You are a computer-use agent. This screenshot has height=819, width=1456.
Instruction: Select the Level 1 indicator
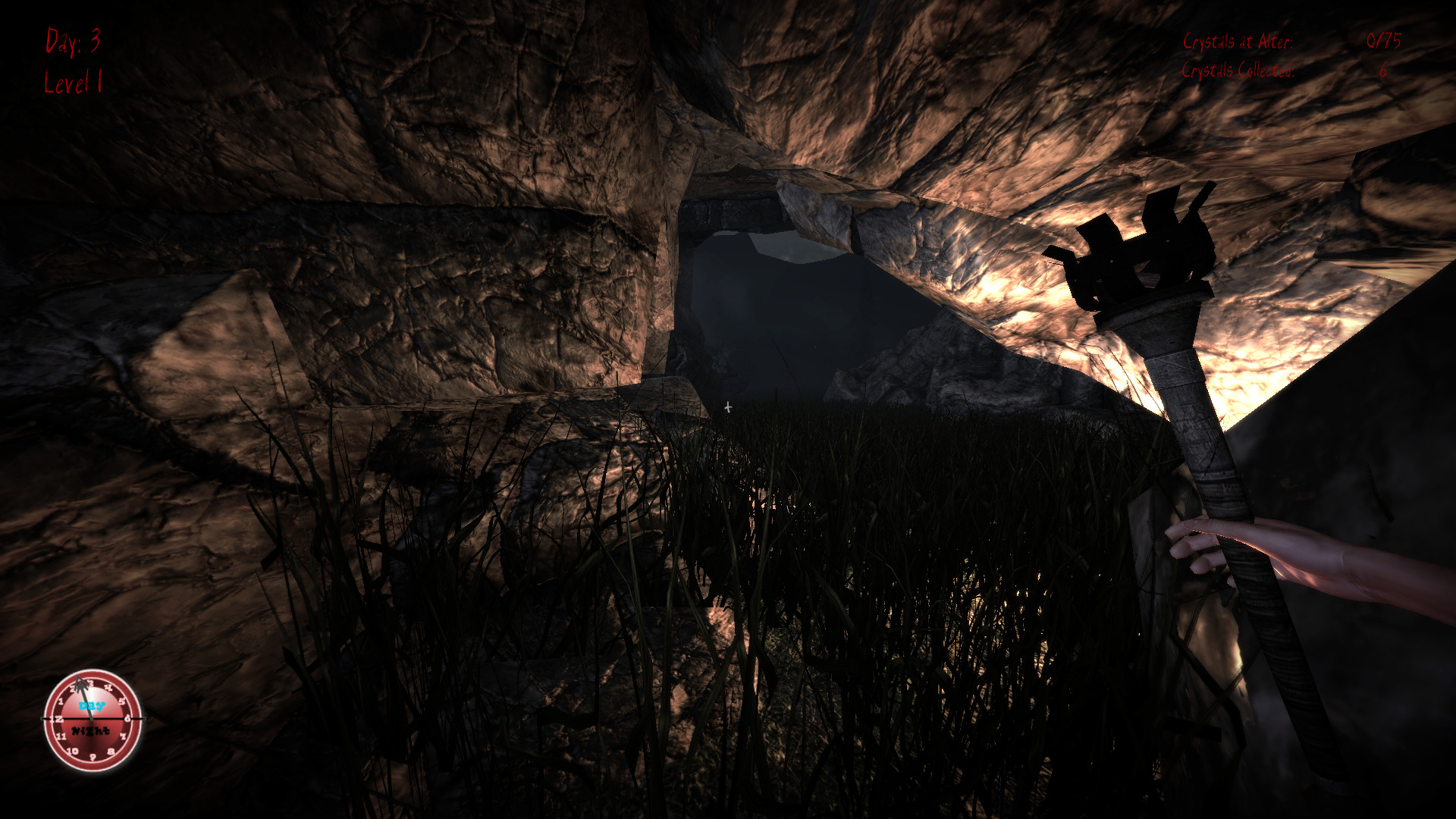[74, 83]
